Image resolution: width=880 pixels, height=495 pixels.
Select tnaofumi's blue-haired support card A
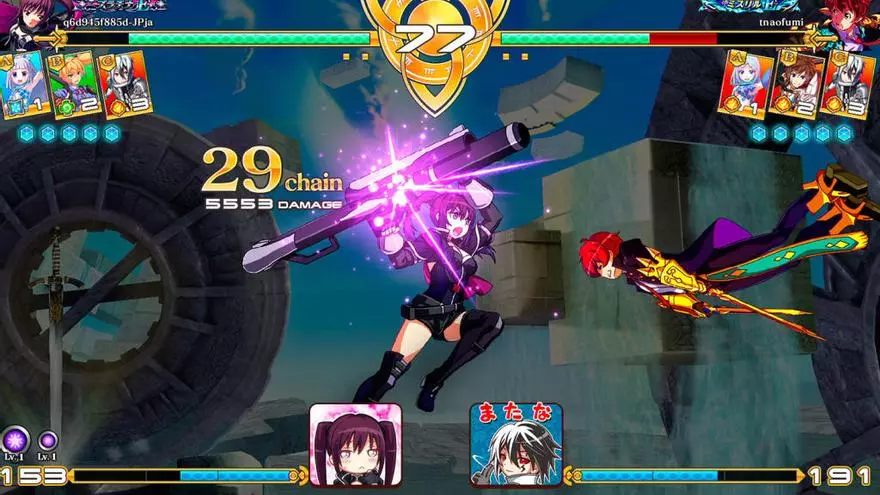(746, 85)
